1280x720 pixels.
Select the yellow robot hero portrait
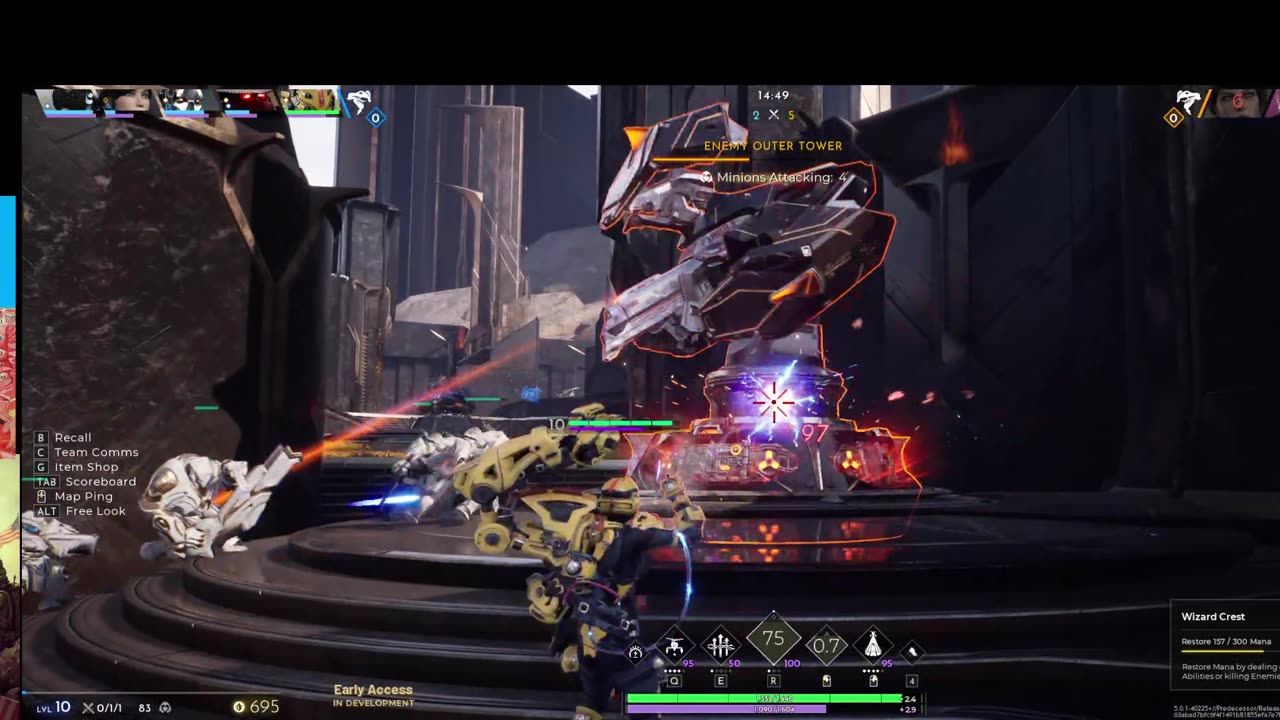pyautogui.click(x=308, y=100)
